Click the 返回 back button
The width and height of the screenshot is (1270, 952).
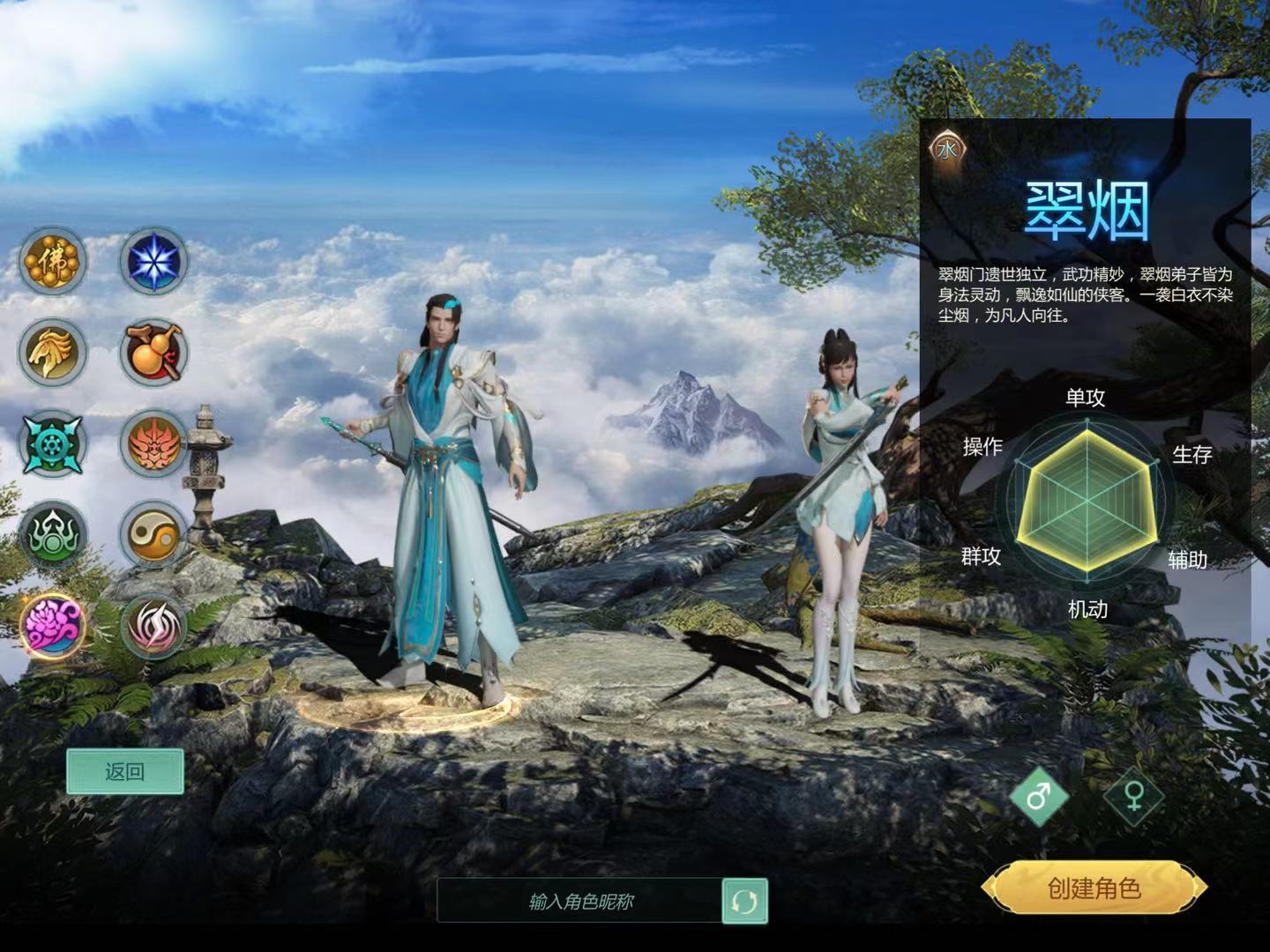point(125,772)
